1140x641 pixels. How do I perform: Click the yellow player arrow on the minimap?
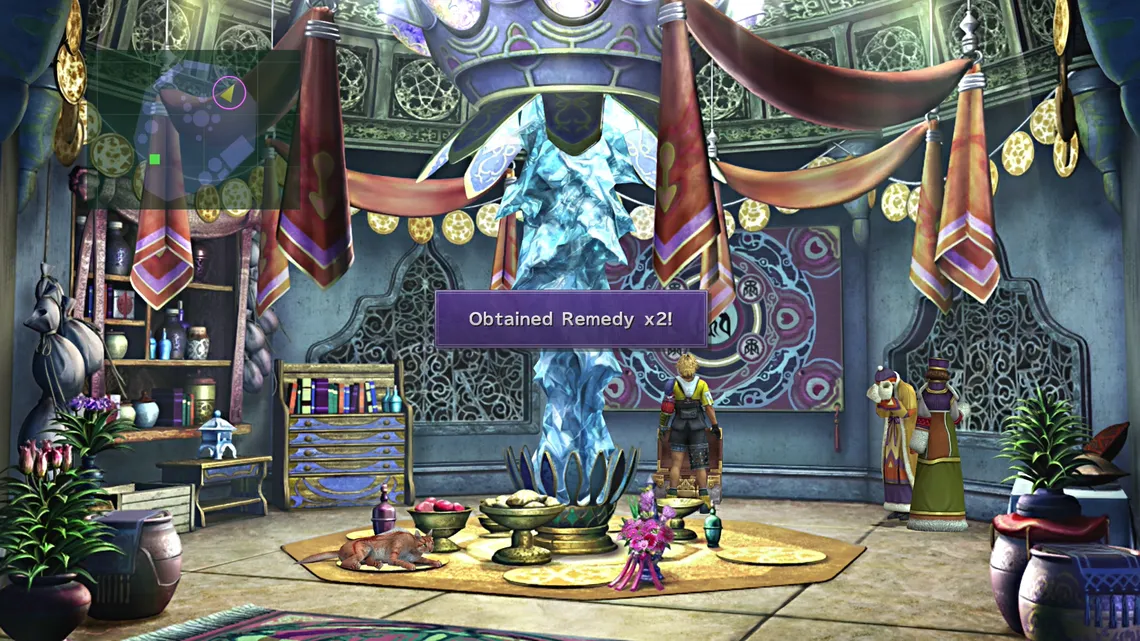[x=229, y=93]
